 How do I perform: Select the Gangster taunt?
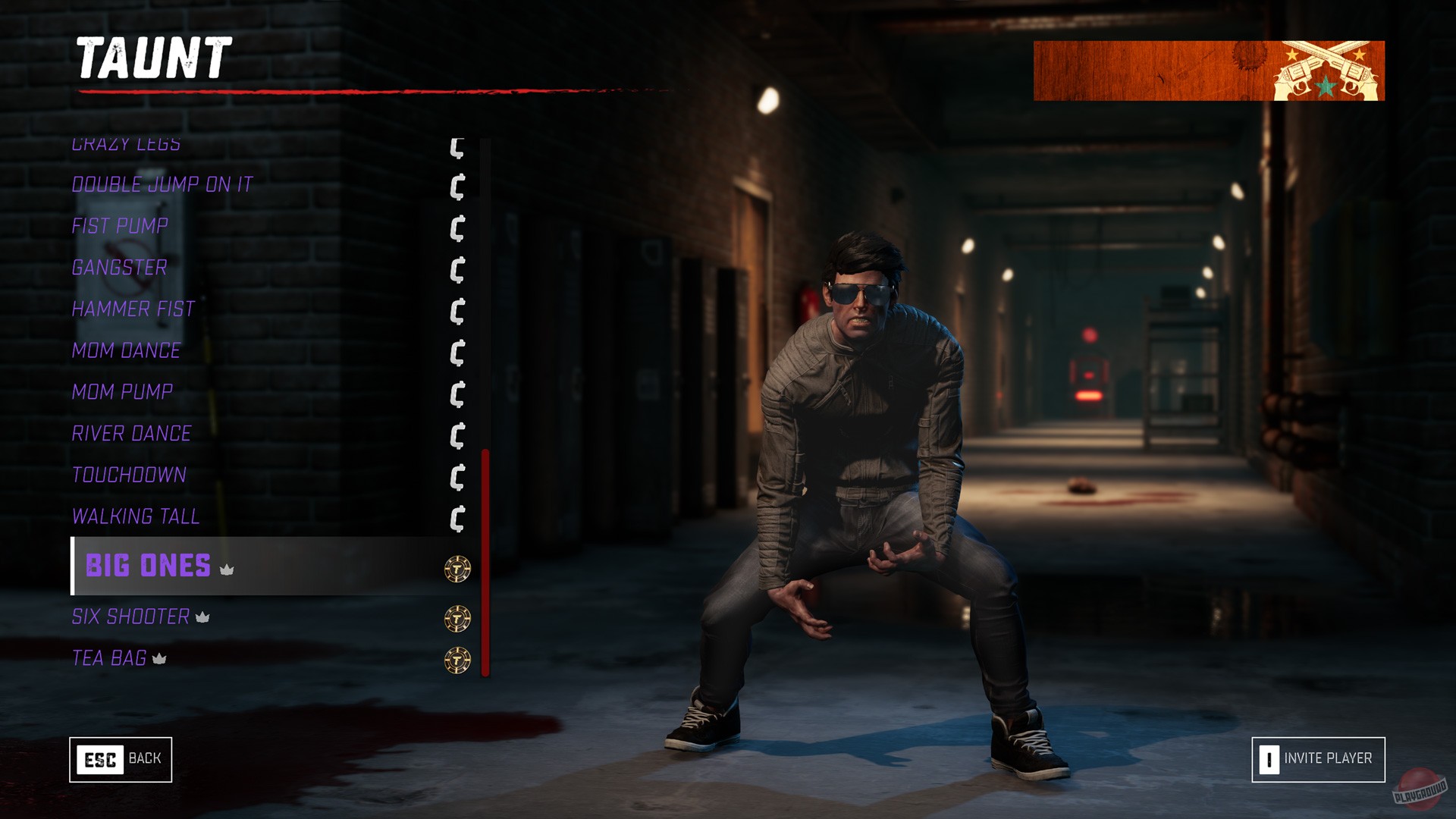[118, 268]
